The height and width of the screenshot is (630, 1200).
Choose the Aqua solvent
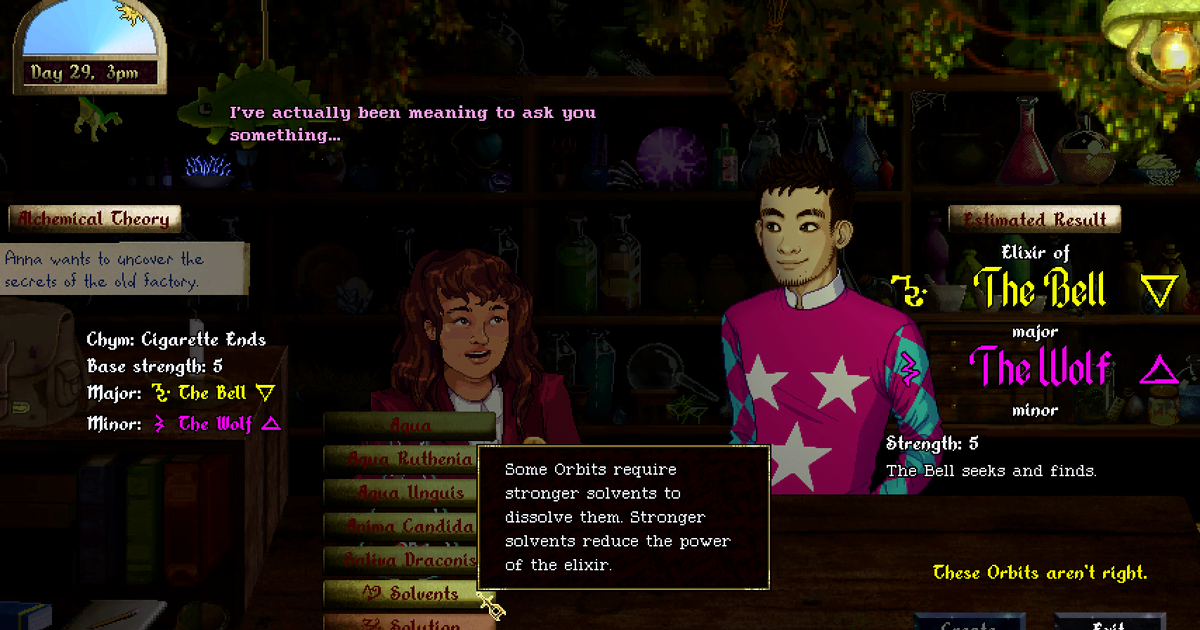pyautogui.click(x=410, y=426)
